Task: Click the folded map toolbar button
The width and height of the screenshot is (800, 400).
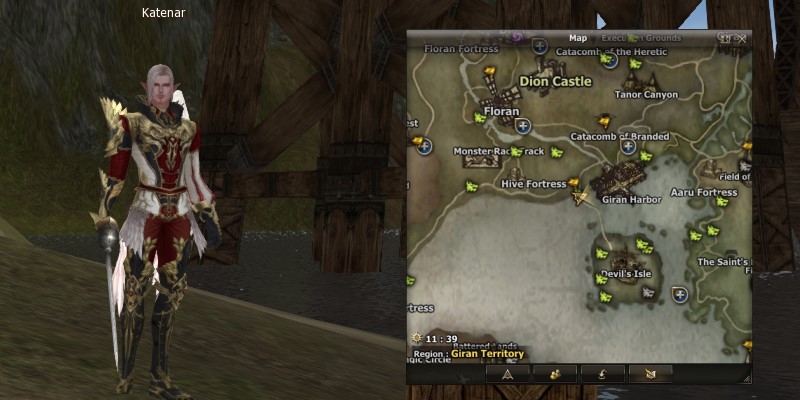Action: pyautogui.click(x=650, y=374)
